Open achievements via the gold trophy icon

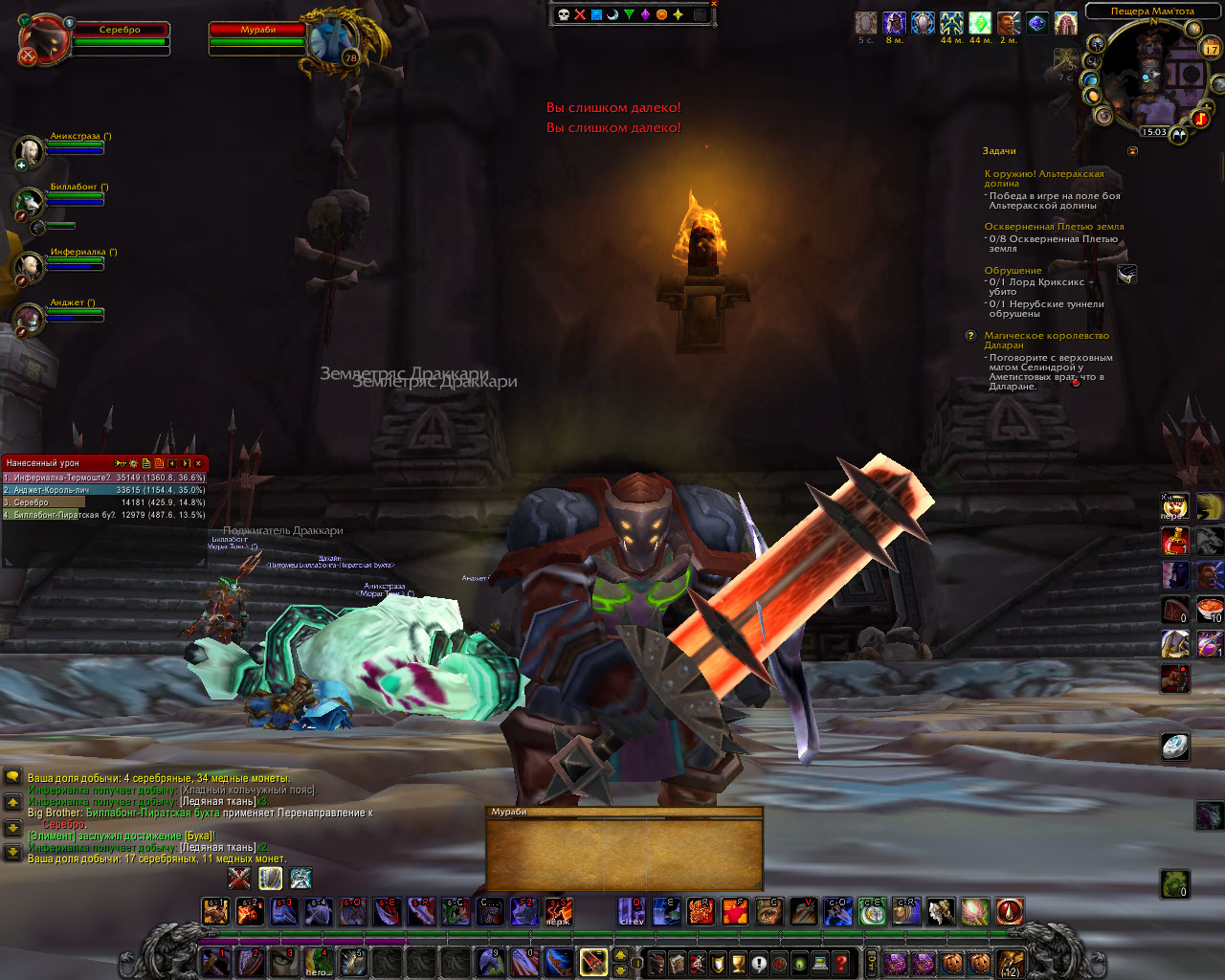point(738,963)
